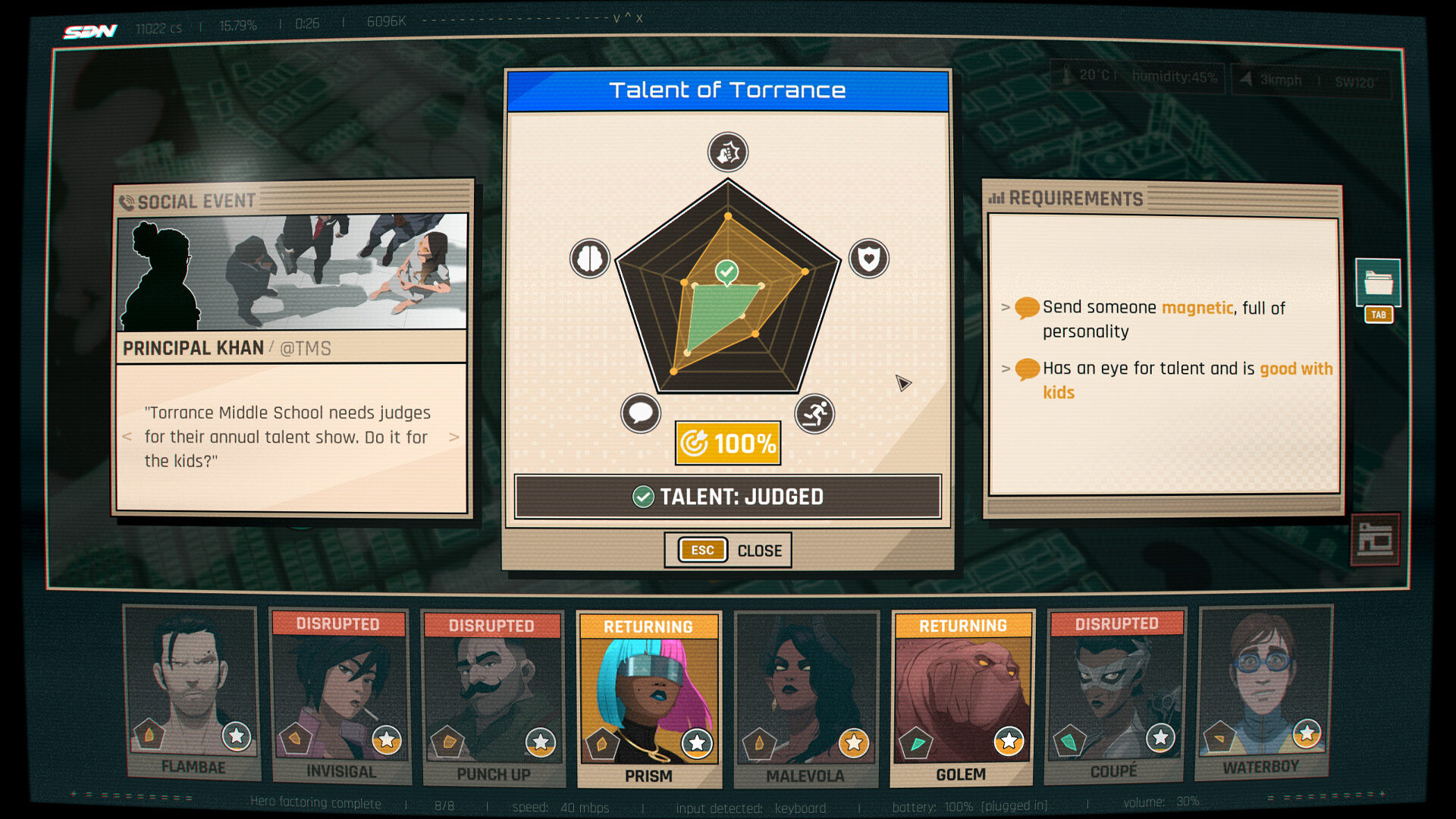The height and width of the screenshot is (819, 1456).
Task: Click the TALENT: JUDGED result banner
Action: (x=727, y=497)
